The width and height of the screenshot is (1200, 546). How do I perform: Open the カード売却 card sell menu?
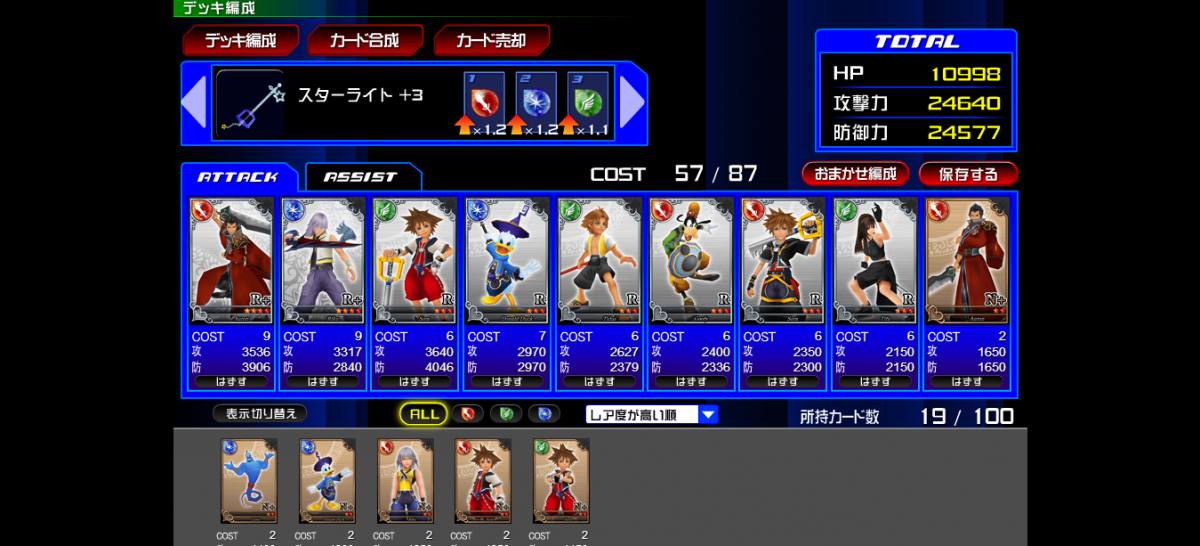click(491, 41)
